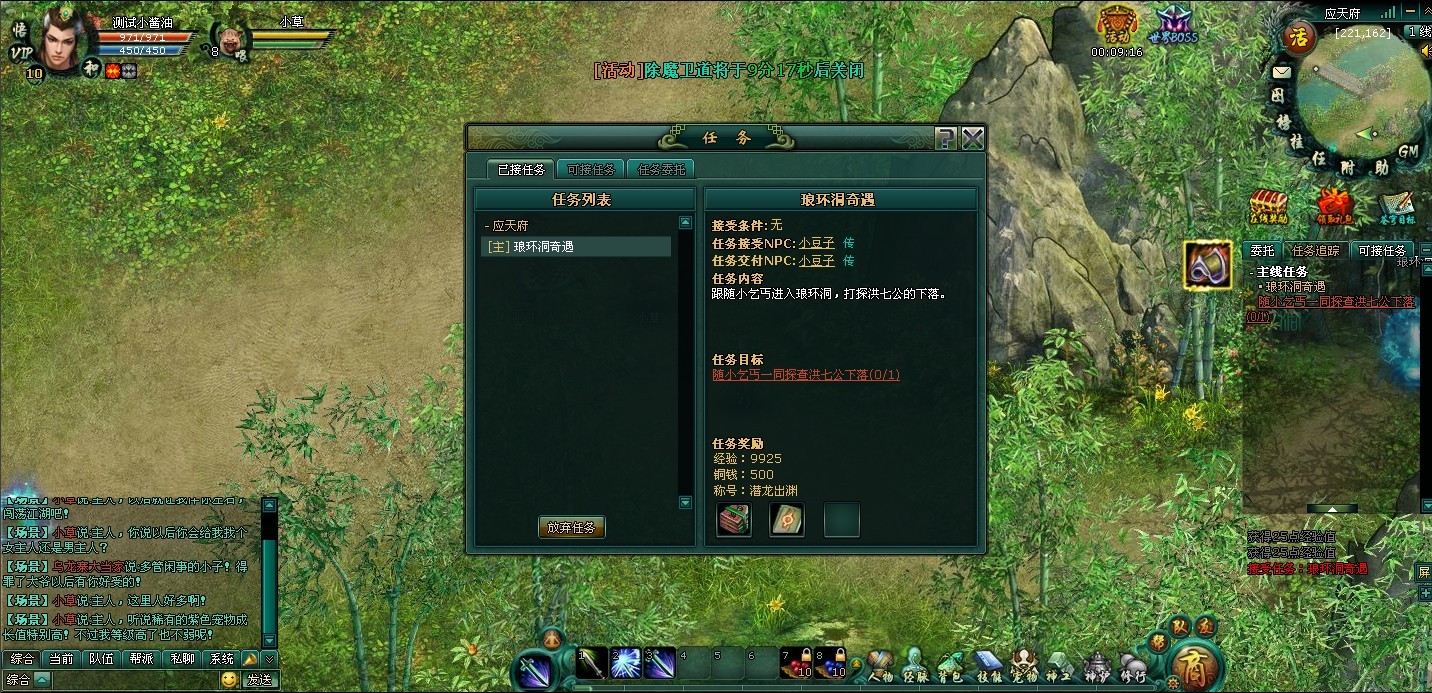Open the quest window help button

coord(946,139)
